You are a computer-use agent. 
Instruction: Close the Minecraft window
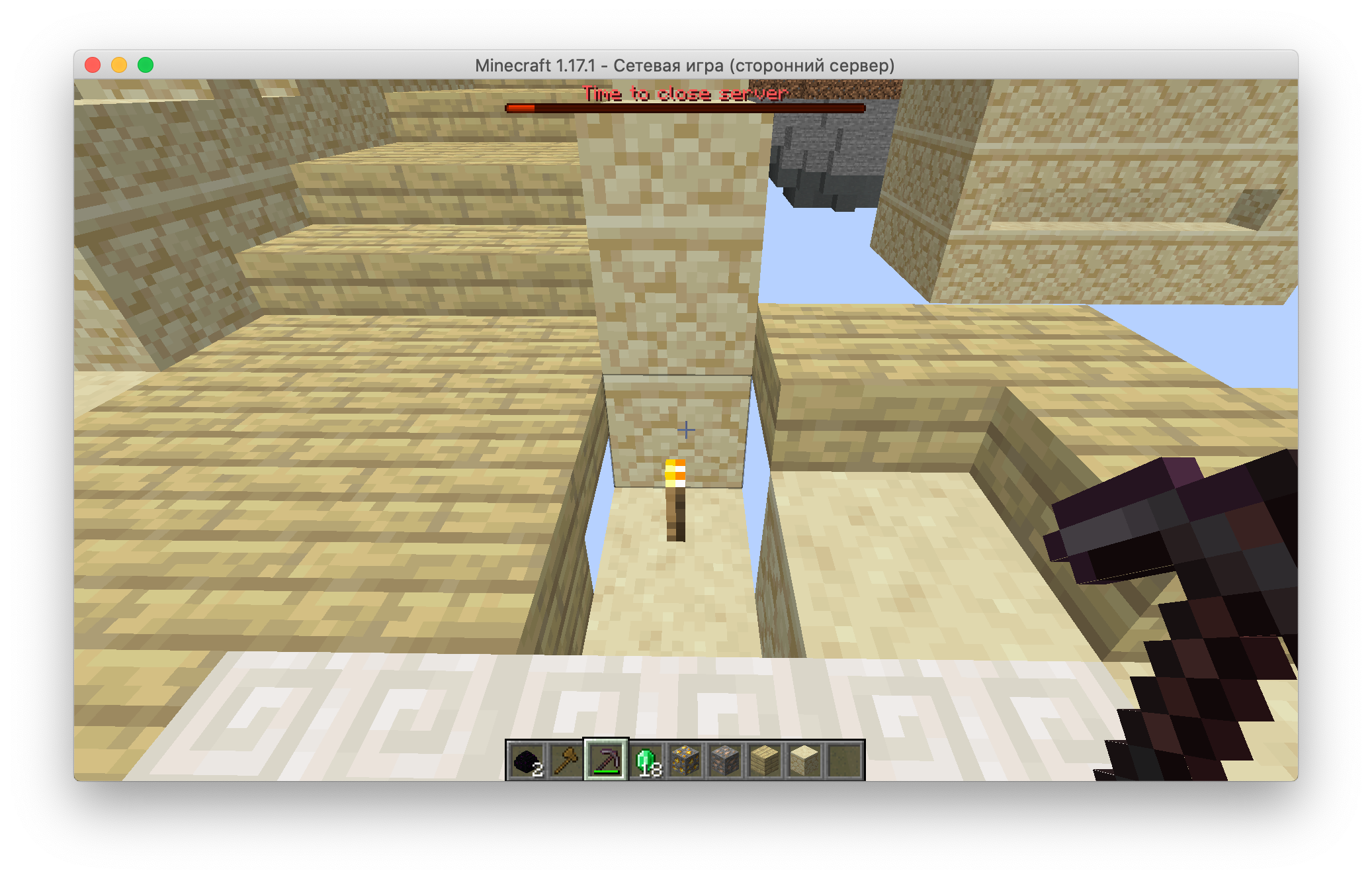(x=93, y=65)
